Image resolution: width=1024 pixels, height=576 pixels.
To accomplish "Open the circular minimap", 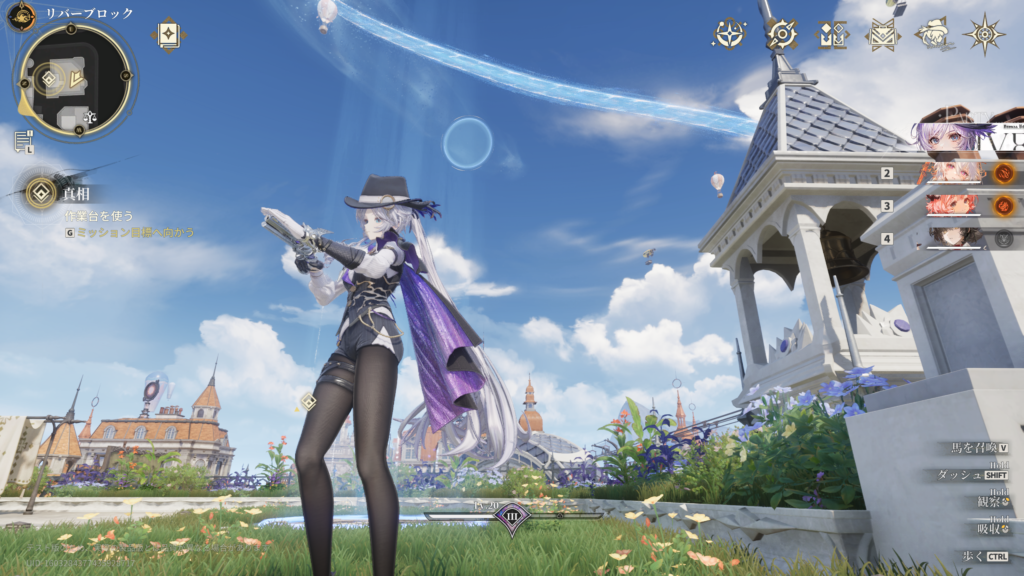I will (75, 80).
